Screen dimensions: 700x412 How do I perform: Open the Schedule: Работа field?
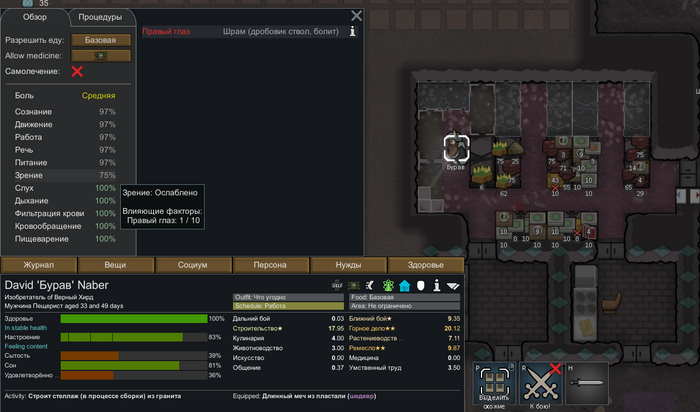[x=288, y=305]
